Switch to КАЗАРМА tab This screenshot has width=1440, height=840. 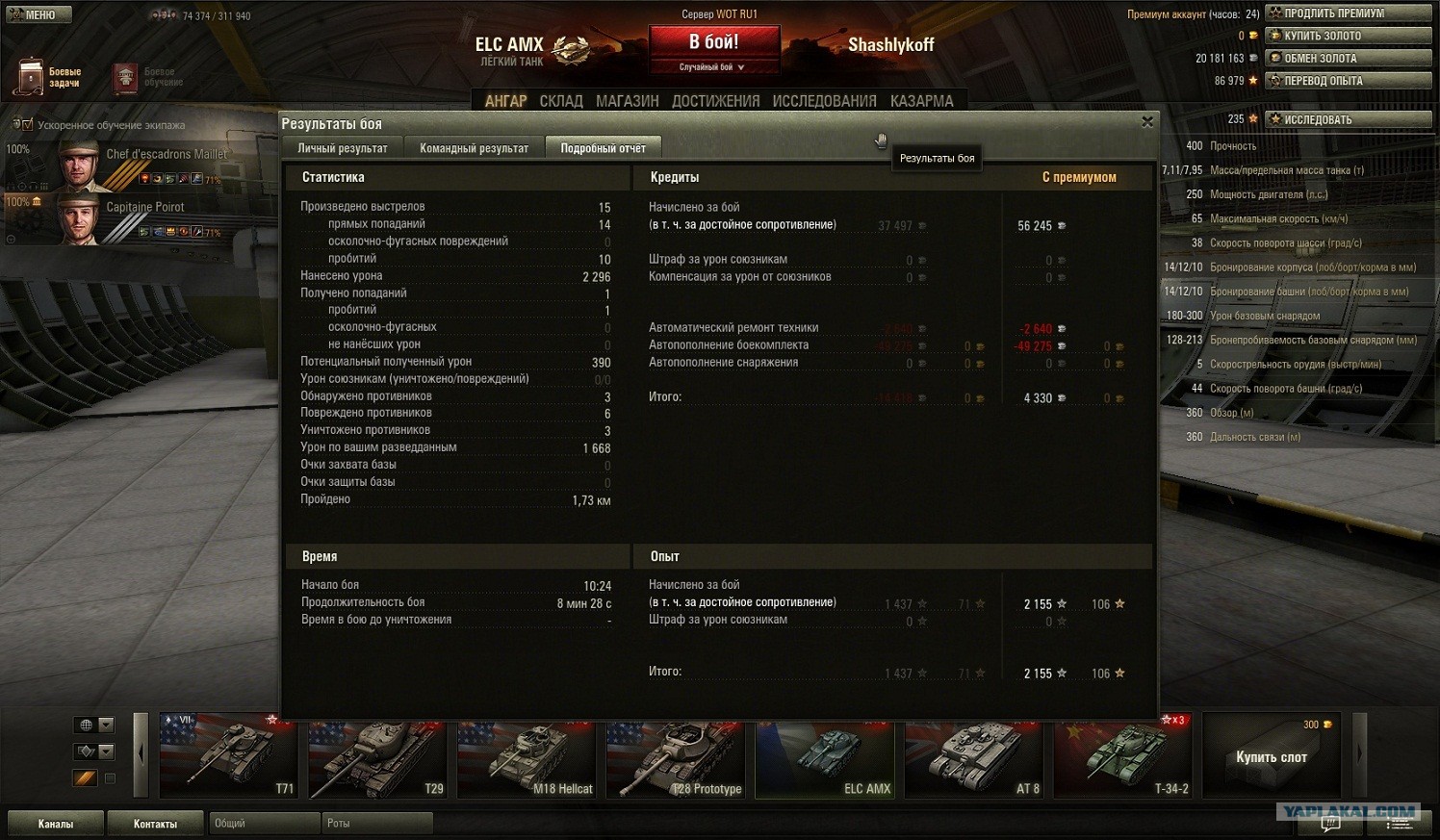[921, 101]
